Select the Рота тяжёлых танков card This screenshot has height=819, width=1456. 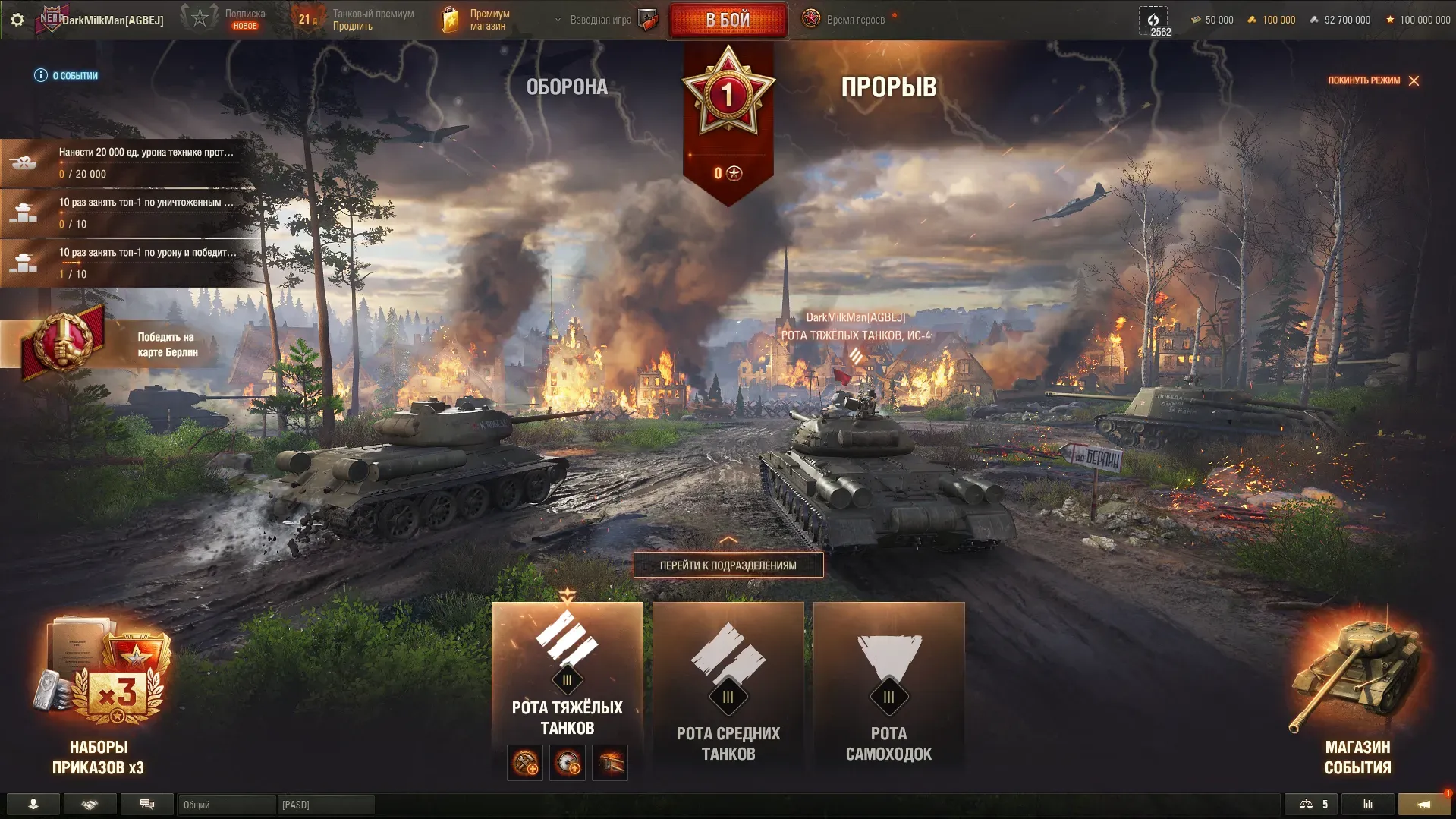(567, 676)
